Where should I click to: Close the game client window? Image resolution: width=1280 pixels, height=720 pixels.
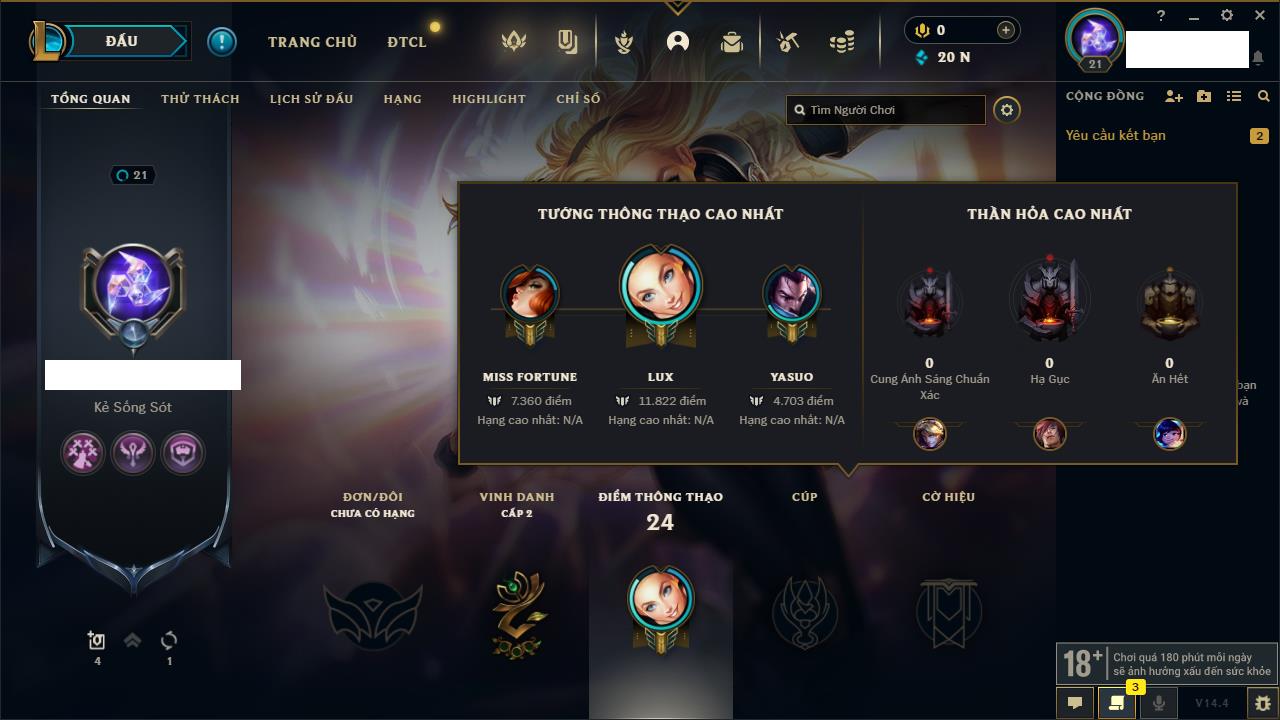pos(1259,15)
